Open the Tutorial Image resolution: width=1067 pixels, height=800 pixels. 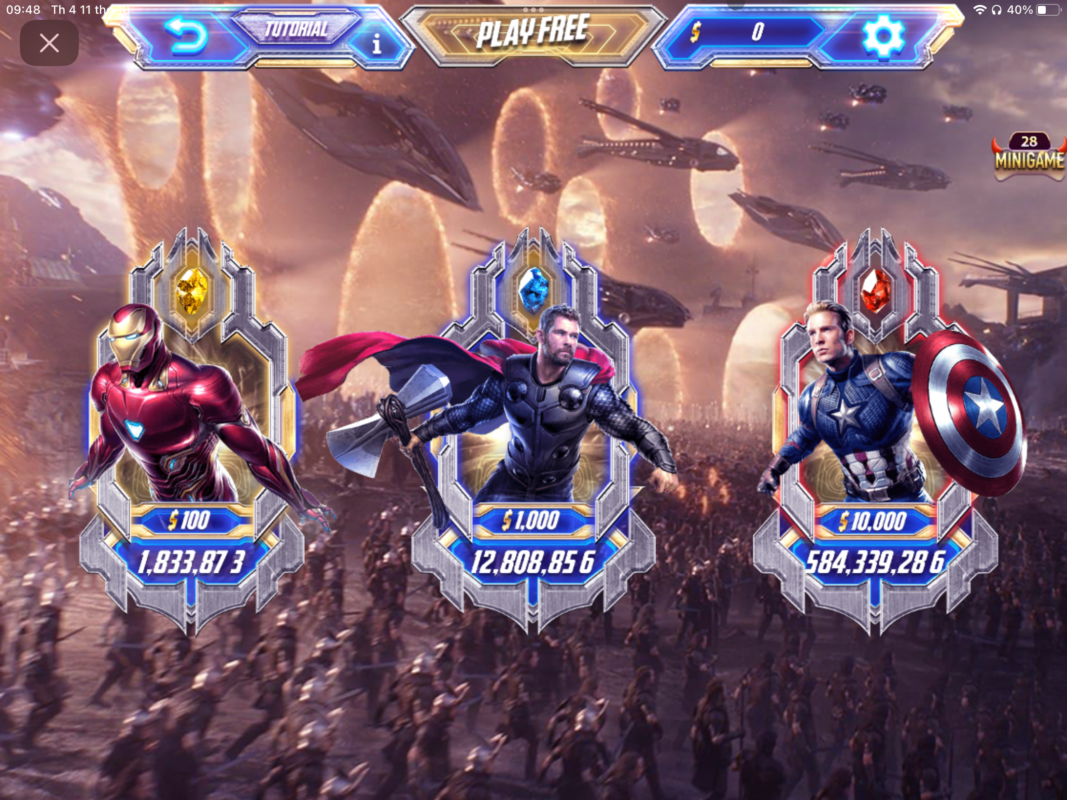[295, 29]
